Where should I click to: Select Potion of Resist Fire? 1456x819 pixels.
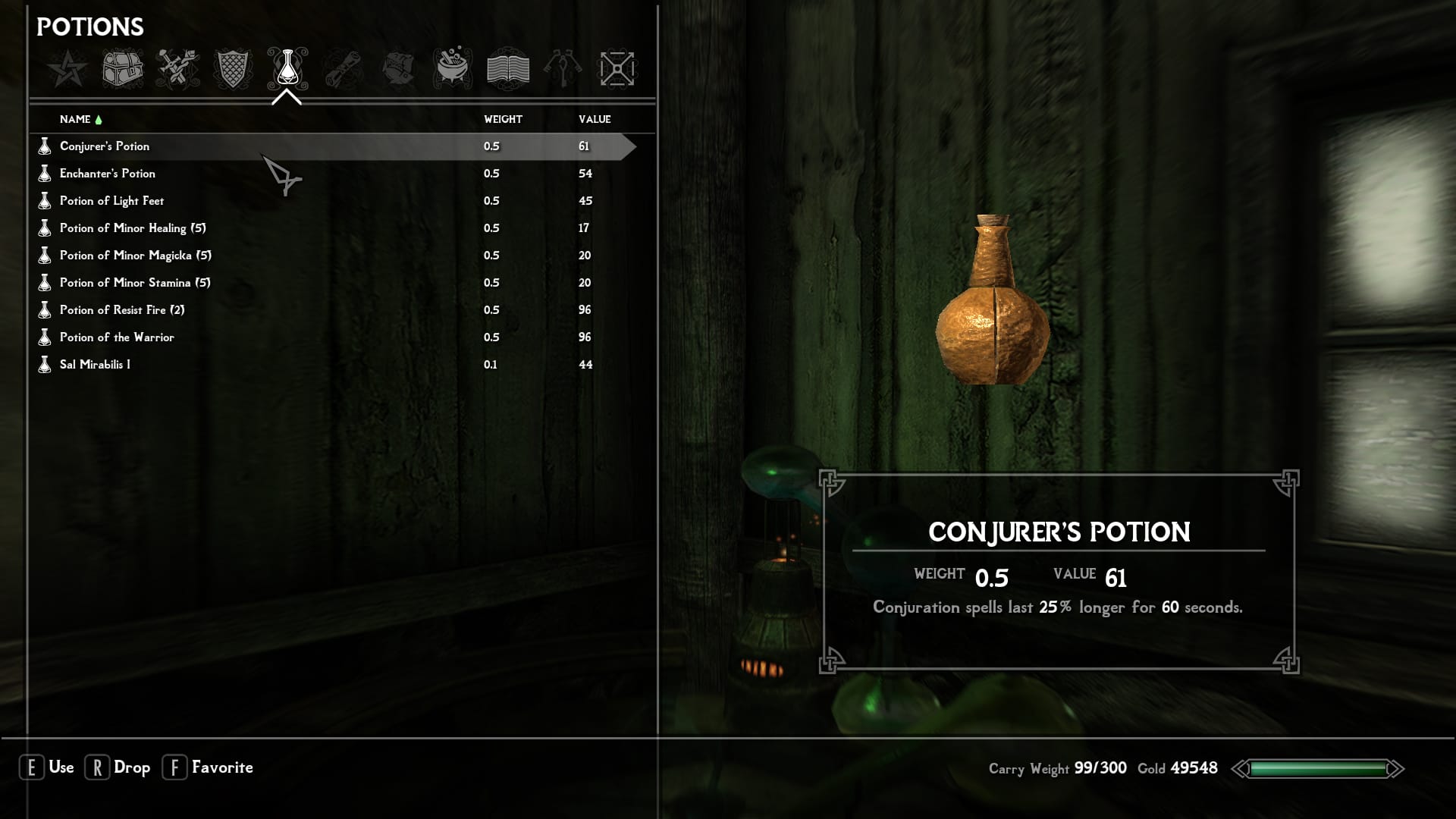[x=122, y=310]
